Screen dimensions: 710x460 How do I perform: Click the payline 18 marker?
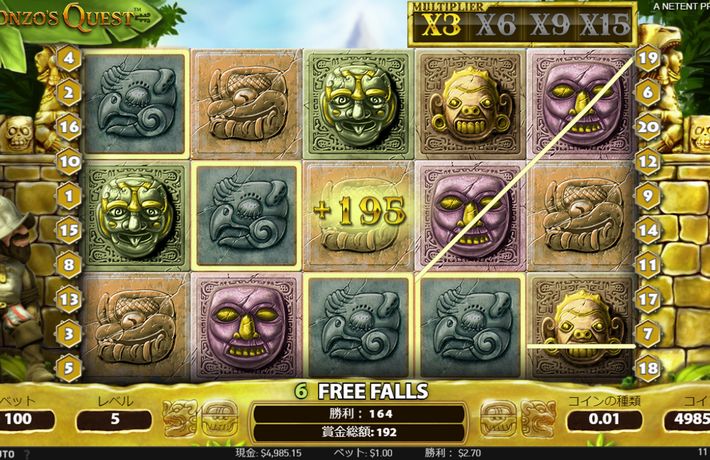[x=647, y=367]
